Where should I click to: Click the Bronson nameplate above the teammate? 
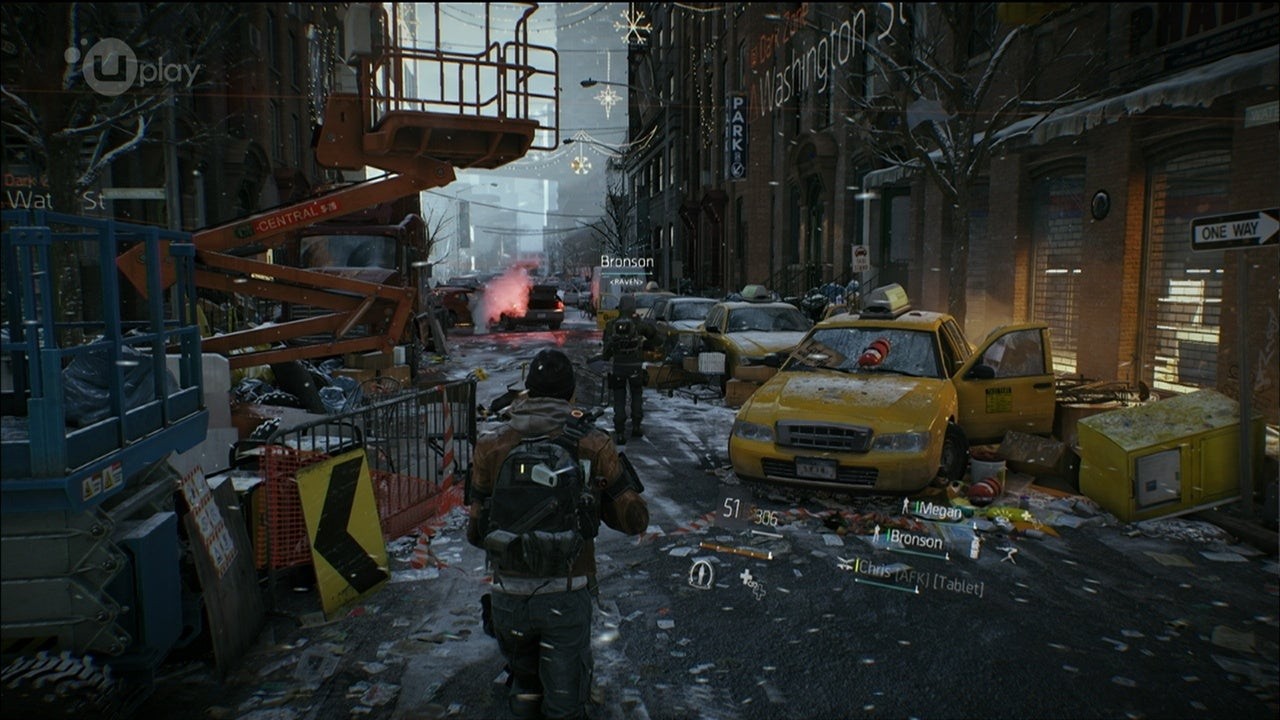click(626, 262)
